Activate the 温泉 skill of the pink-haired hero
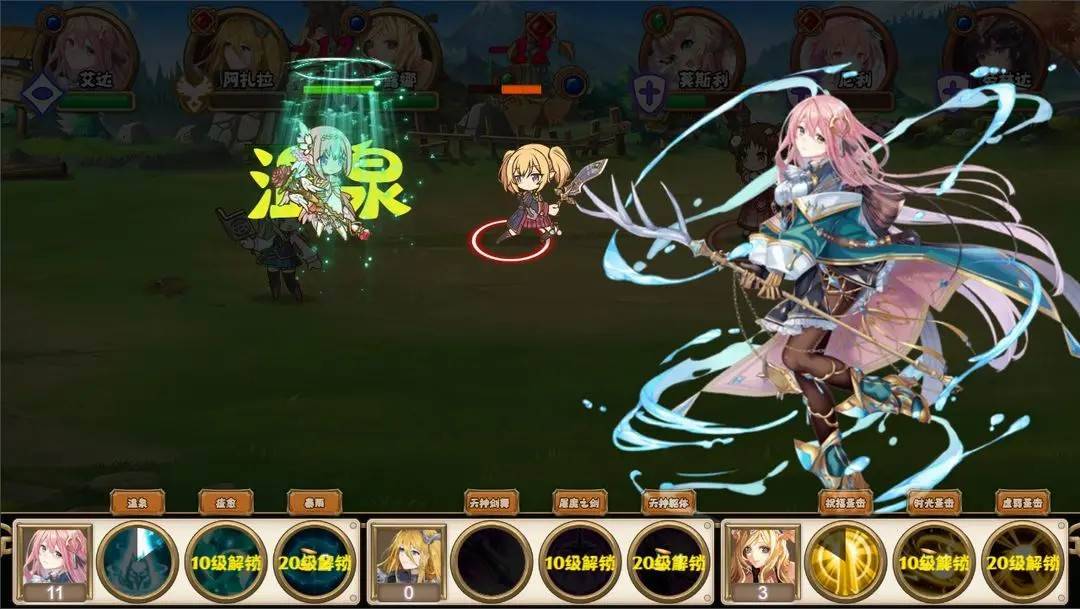Viewport: 1080px width, 609px height. [x=139, y=562]
